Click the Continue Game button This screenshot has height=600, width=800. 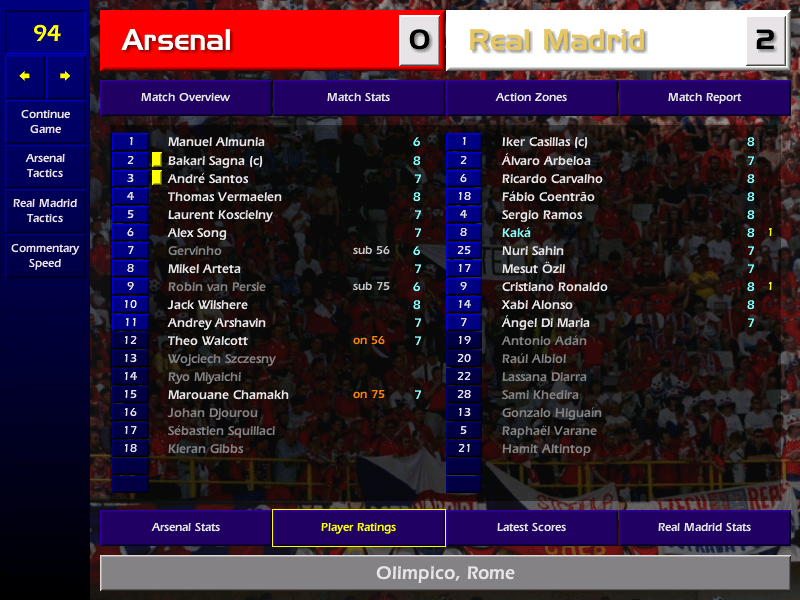[45, 122]
